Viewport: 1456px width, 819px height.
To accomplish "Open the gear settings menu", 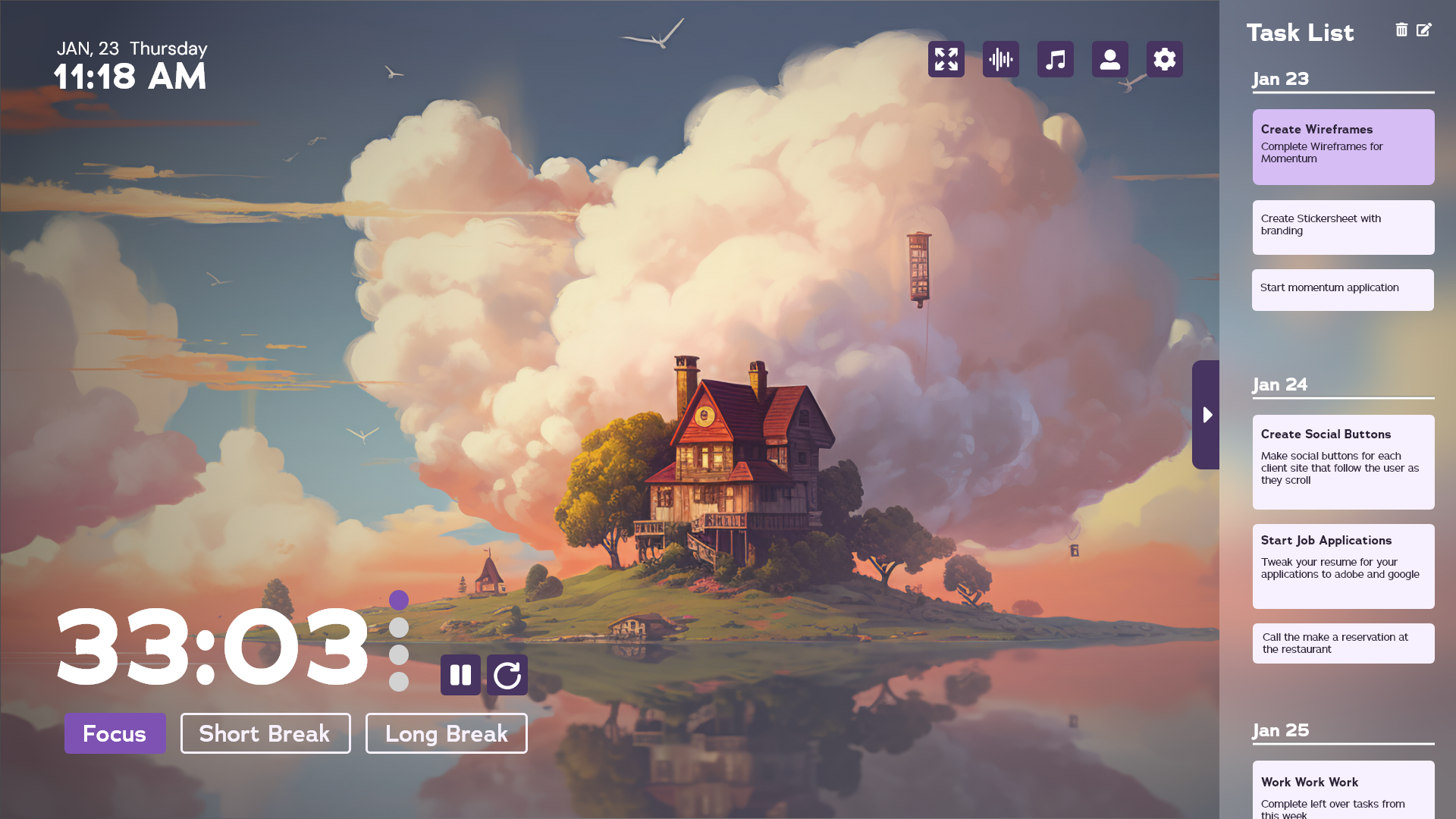I will 1164,59.
